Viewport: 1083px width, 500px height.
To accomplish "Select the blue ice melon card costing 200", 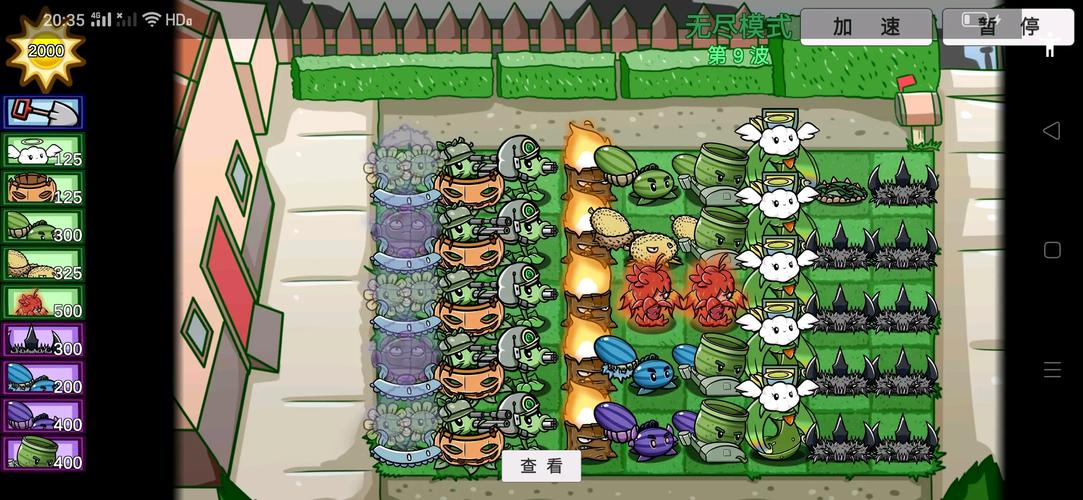I will 43,379.
